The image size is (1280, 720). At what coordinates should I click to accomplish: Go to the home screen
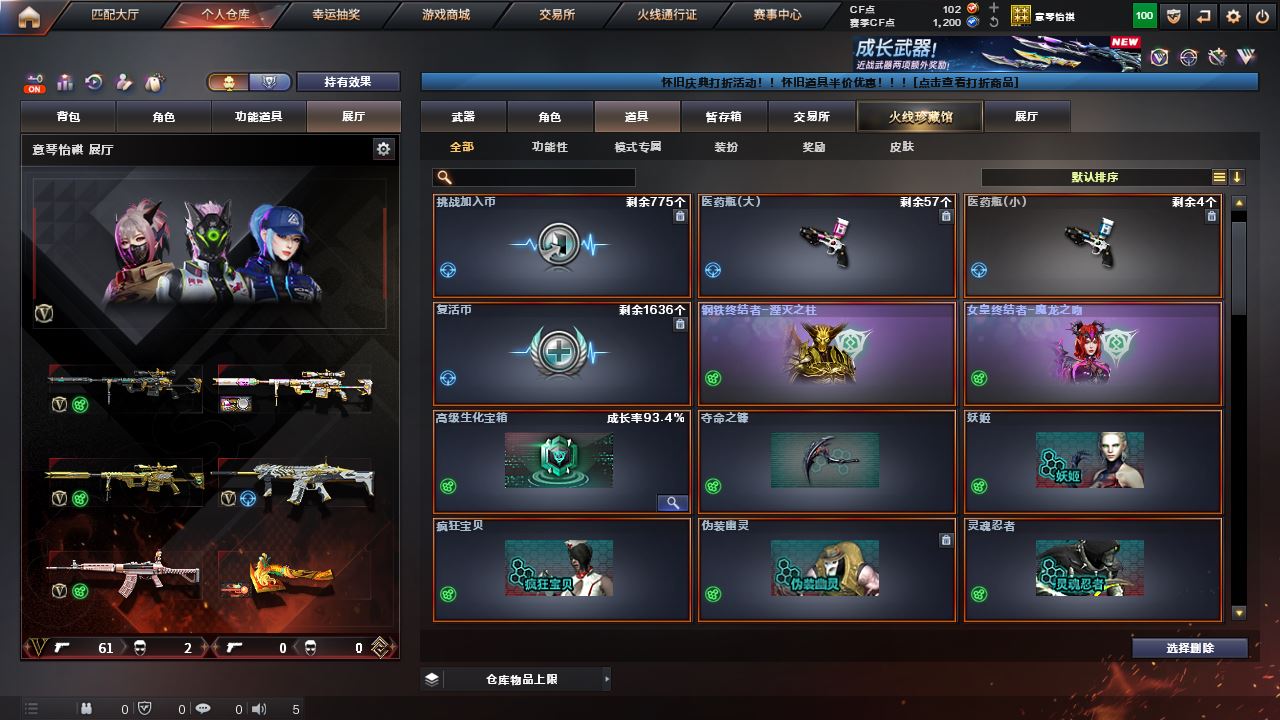(28, 16)
